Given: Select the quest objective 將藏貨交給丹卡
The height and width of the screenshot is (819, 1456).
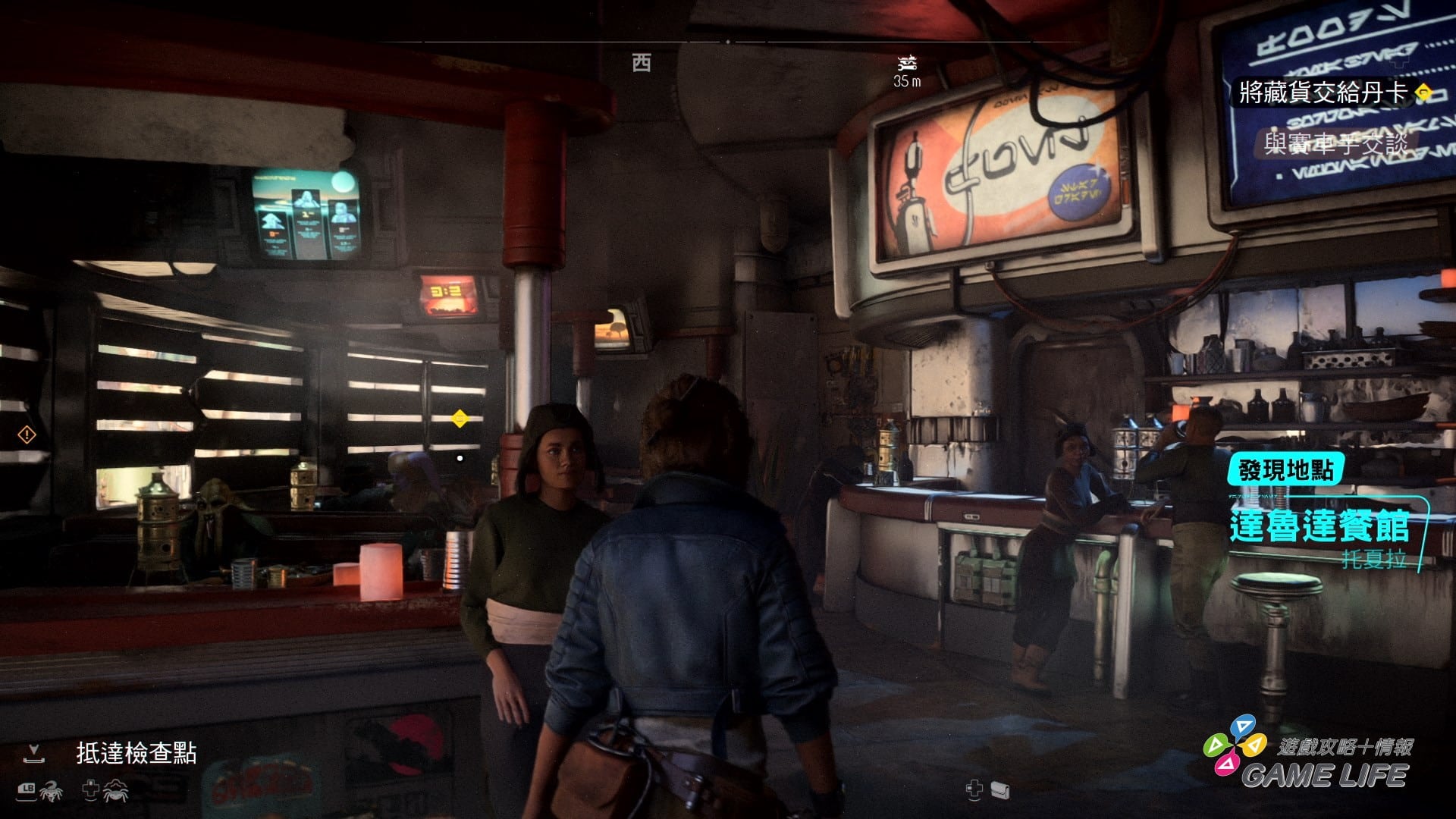Looking at the screenshot, I should click(1323, 93).
